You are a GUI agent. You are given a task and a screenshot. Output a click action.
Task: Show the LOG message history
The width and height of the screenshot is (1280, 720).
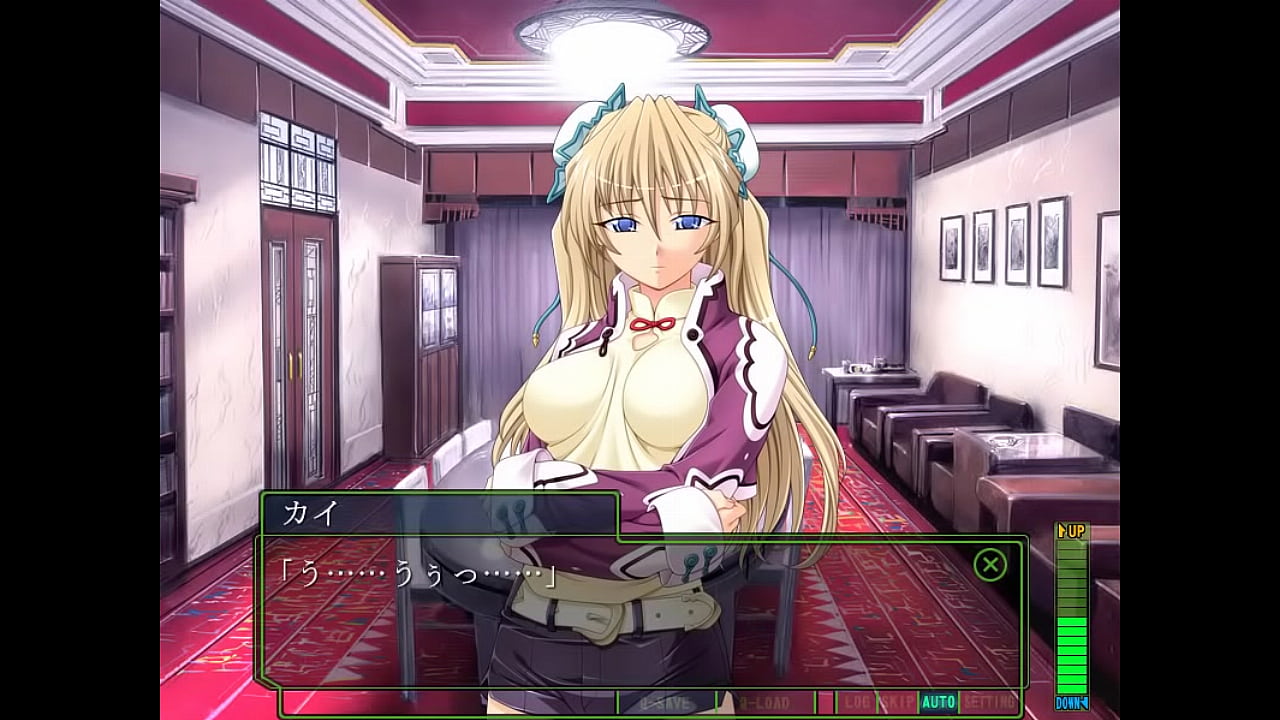coord(857,703)
